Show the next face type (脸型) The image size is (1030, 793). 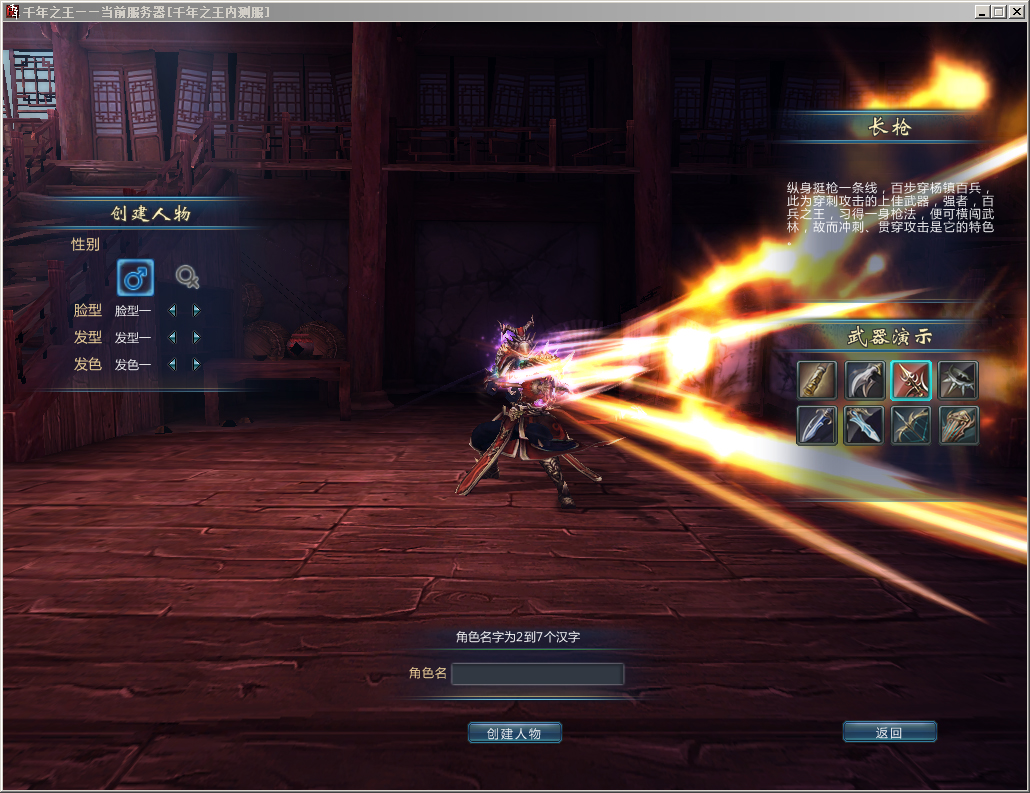tap(196, 311)
